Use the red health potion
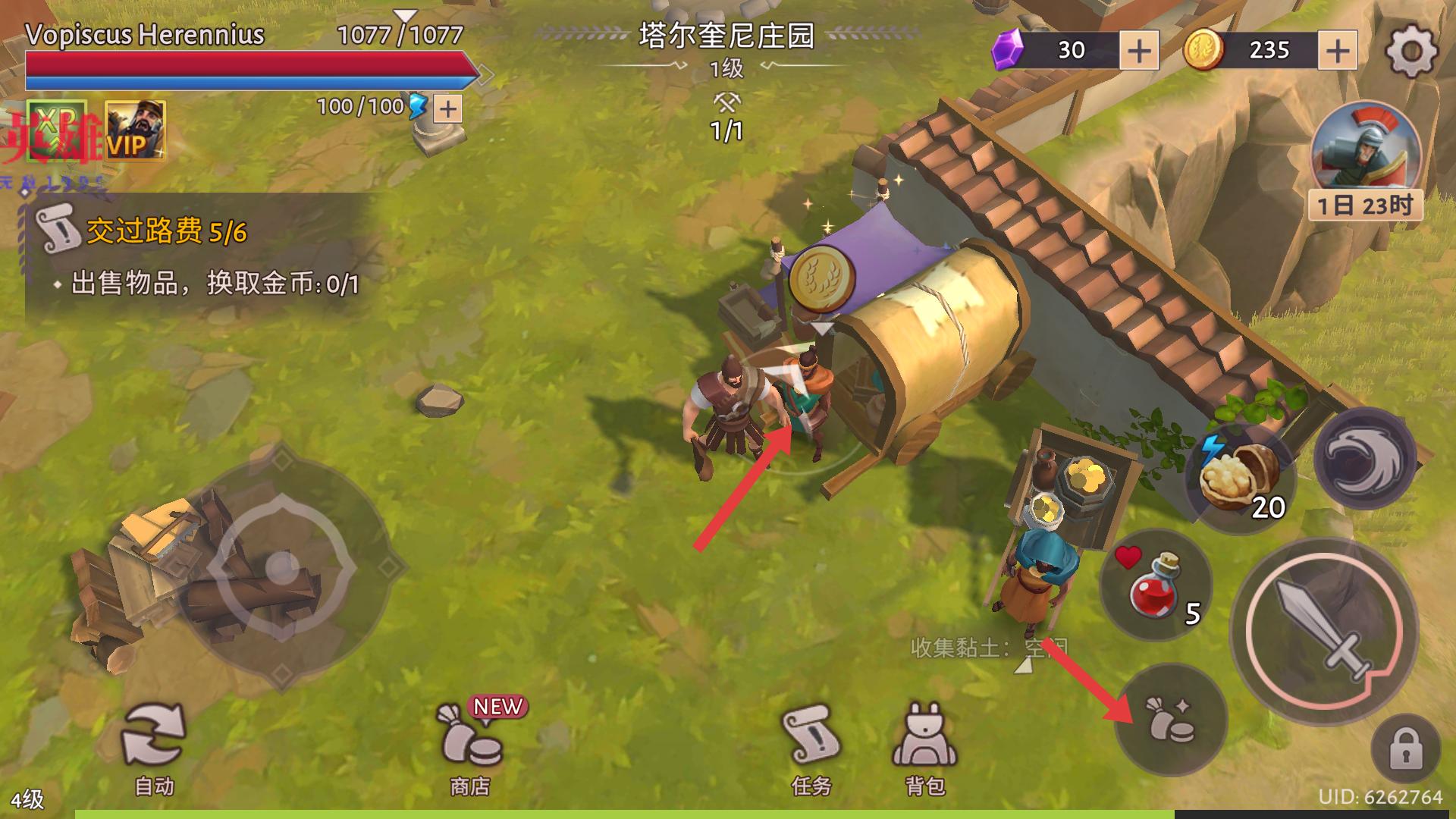1456x819 pixels. coord(1154,585)
